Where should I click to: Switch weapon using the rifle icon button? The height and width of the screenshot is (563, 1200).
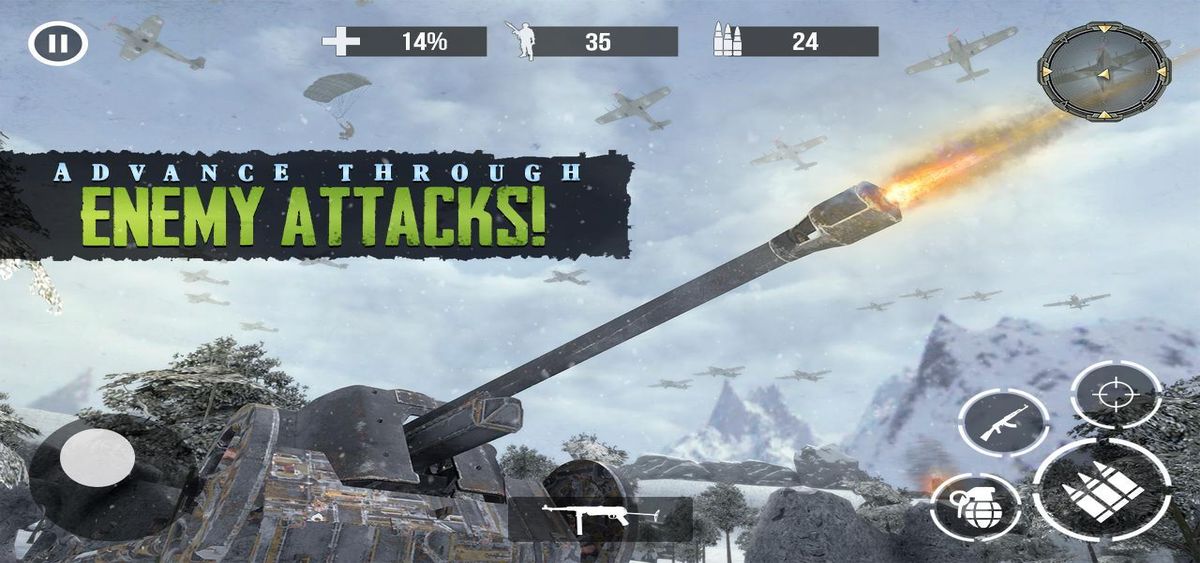[x=1003, y=423]
